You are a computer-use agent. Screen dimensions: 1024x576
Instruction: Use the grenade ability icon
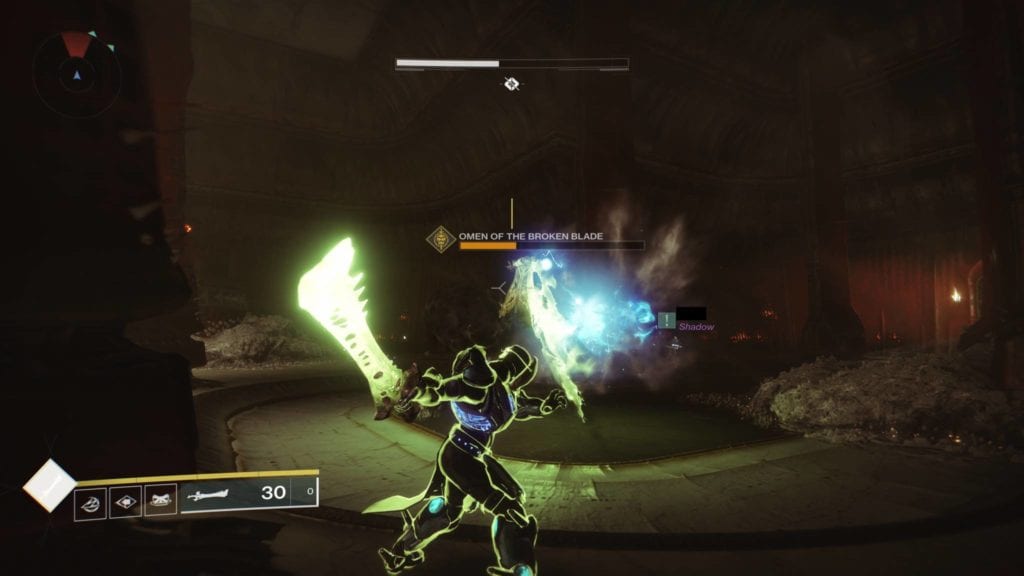(x=90, y=501)
